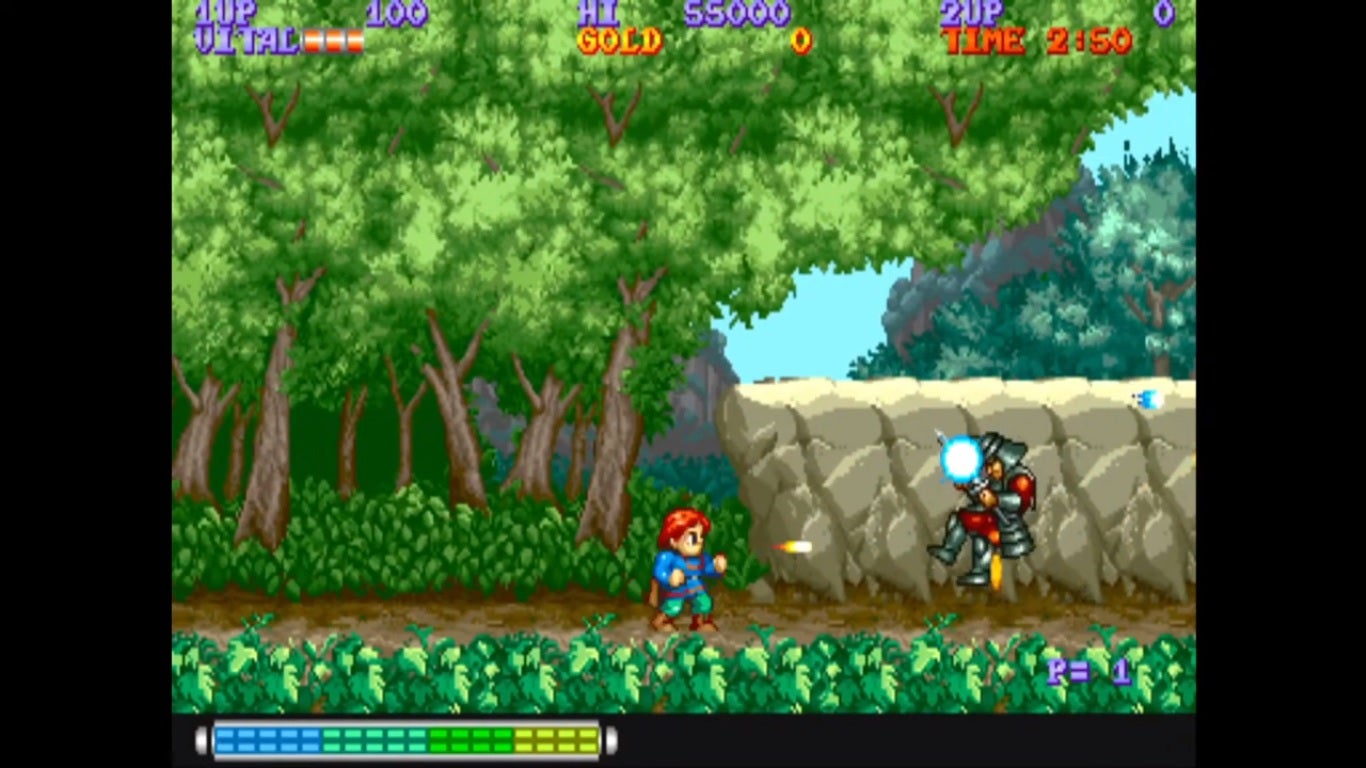Click the small sparkle effect near the cliff edge
The height and width of the screenshot is (768, 1366).
coord(1147,398)
